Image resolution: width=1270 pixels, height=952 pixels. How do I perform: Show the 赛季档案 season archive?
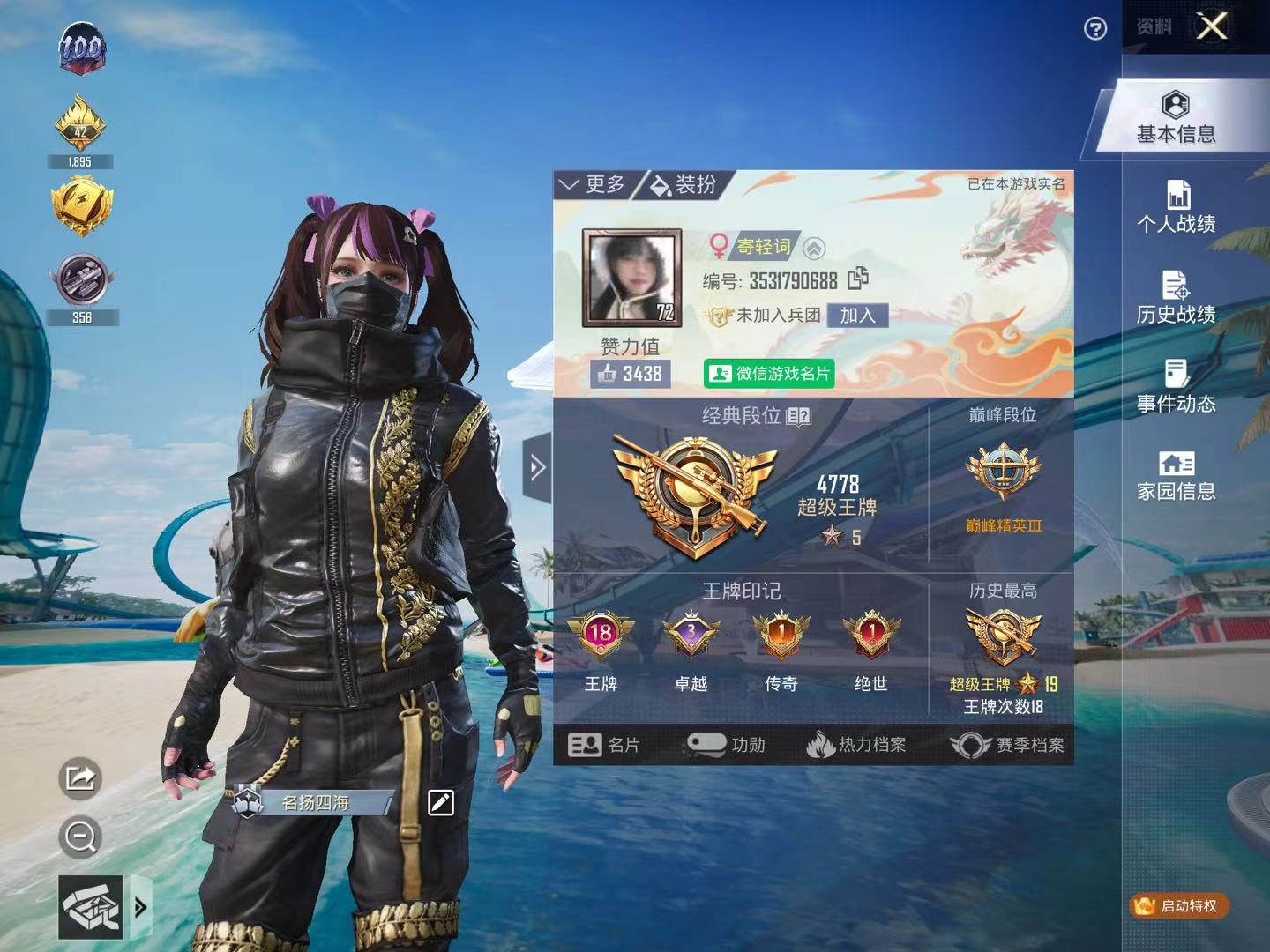tap(1006, 746)
